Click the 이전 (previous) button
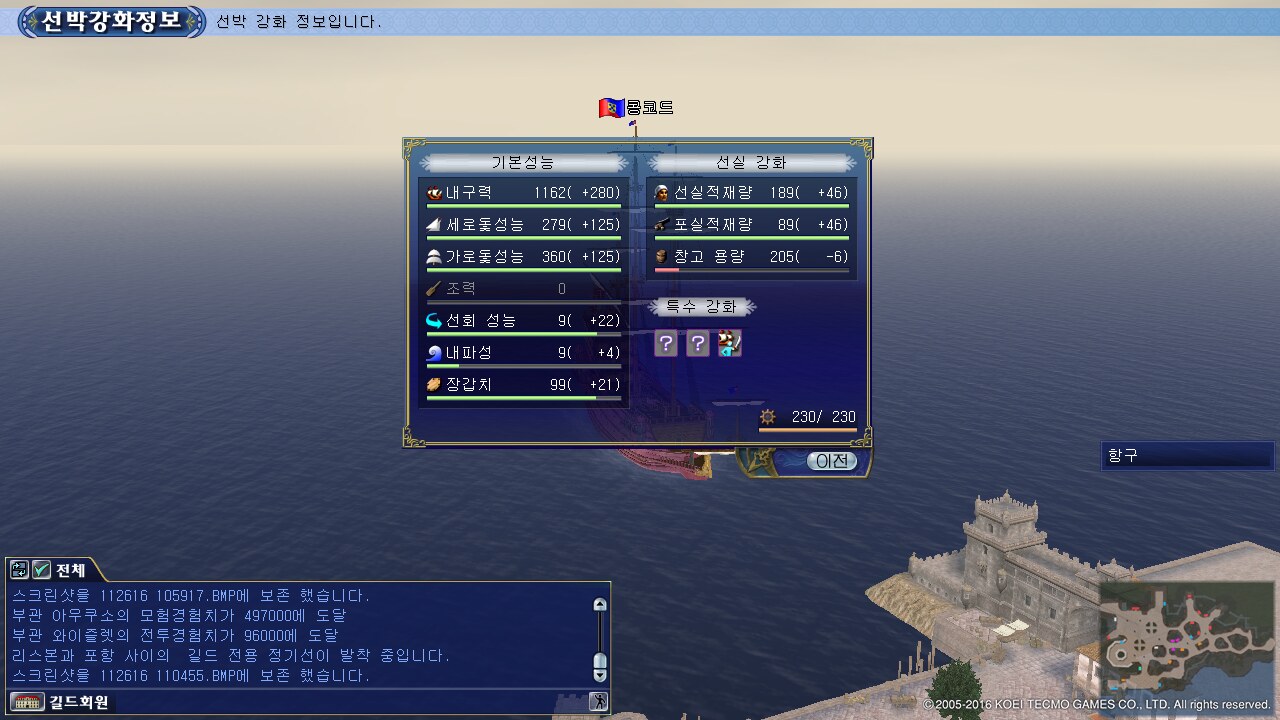The image size is (1280, 720). (x=832, y=461)
